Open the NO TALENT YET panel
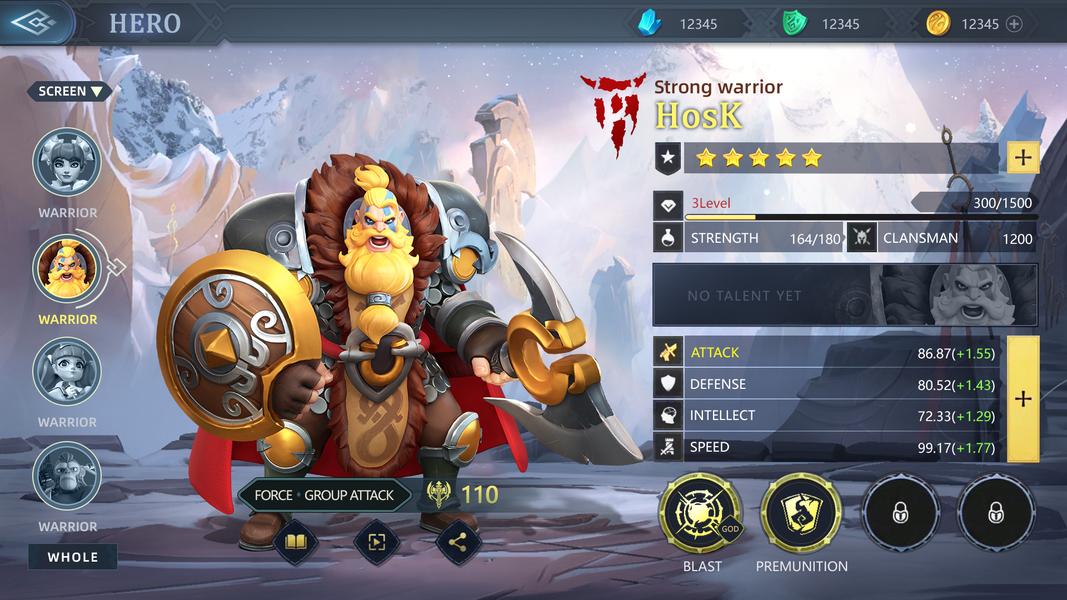The height and width of the screenshot is (600, 1067). click(x=845, y=295)
